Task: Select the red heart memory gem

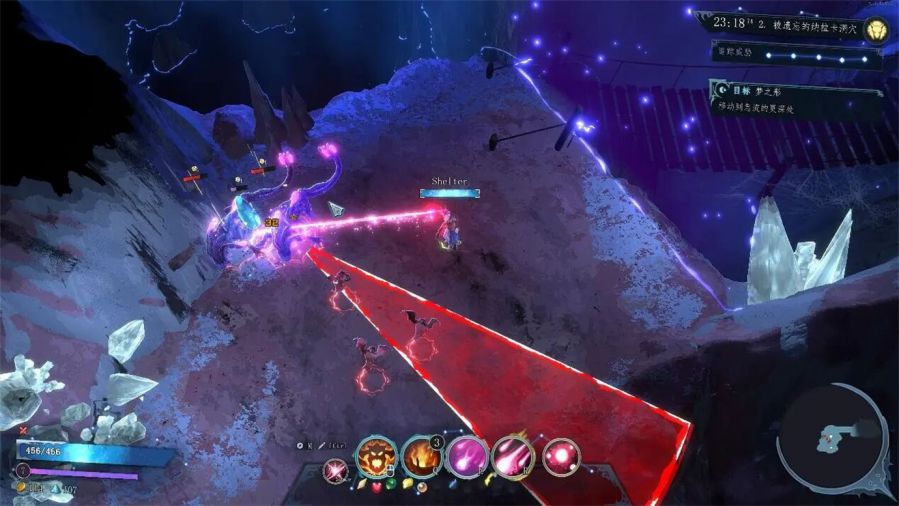Action: tap(376, 488)
